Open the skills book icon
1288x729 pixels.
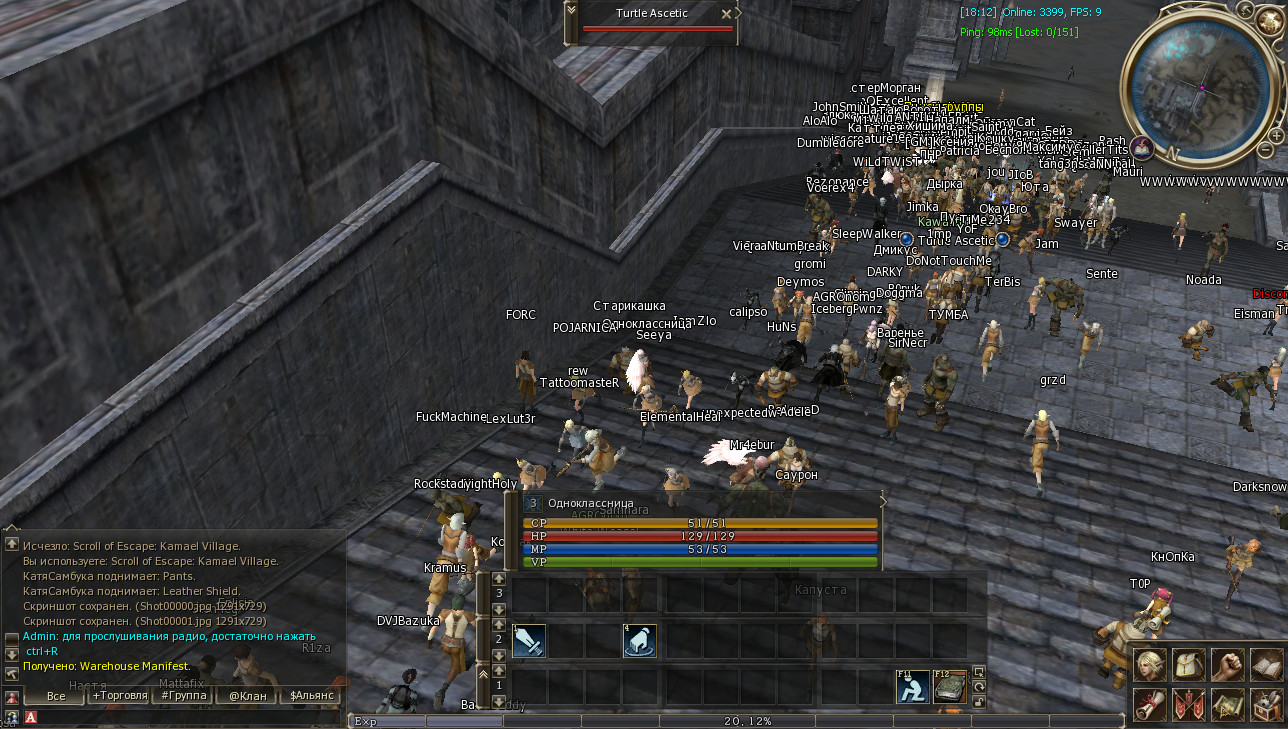point(1267,665)
